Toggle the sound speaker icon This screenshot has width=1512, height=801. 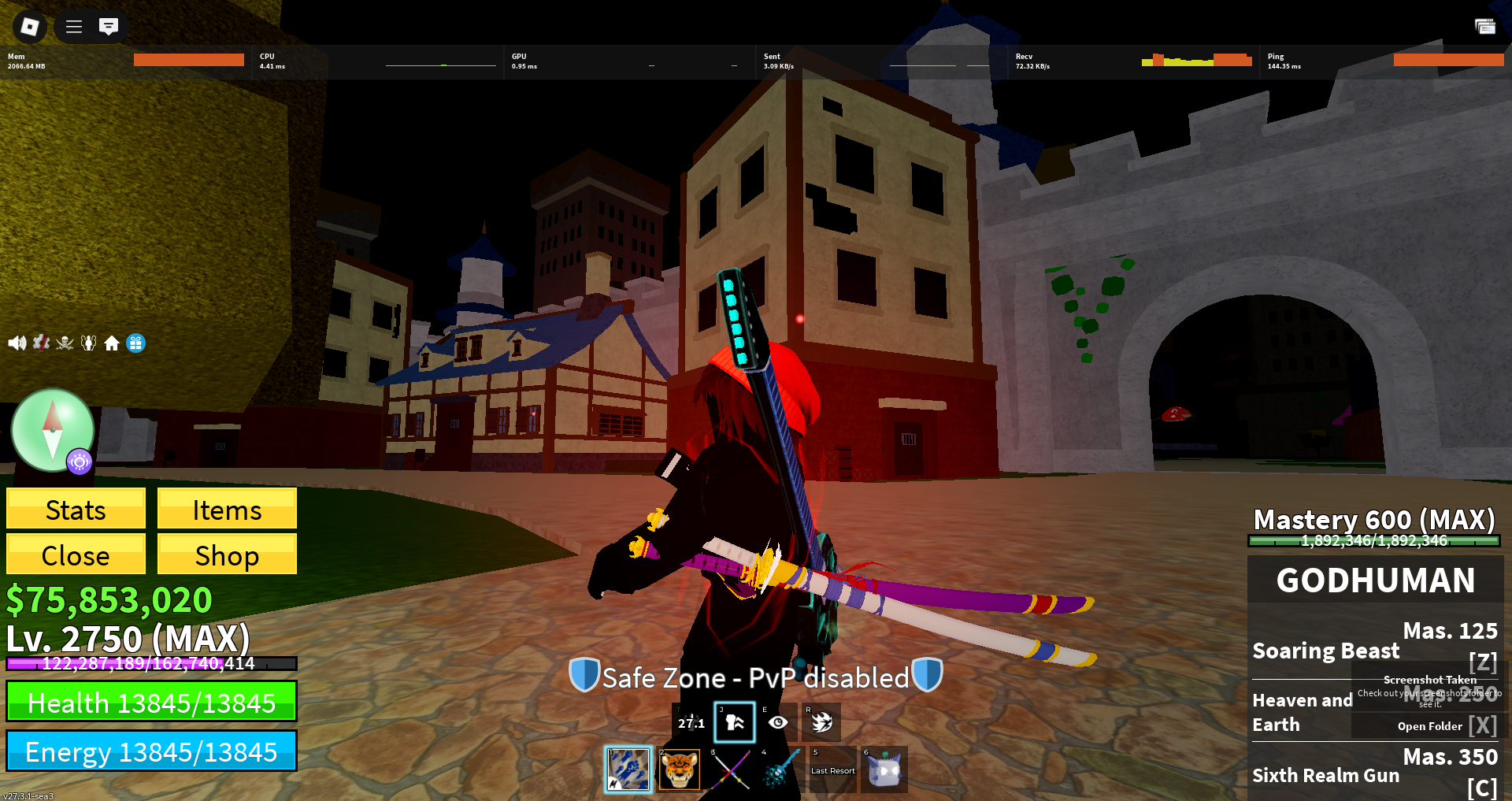pyautogui.click(x=17, y=343)
